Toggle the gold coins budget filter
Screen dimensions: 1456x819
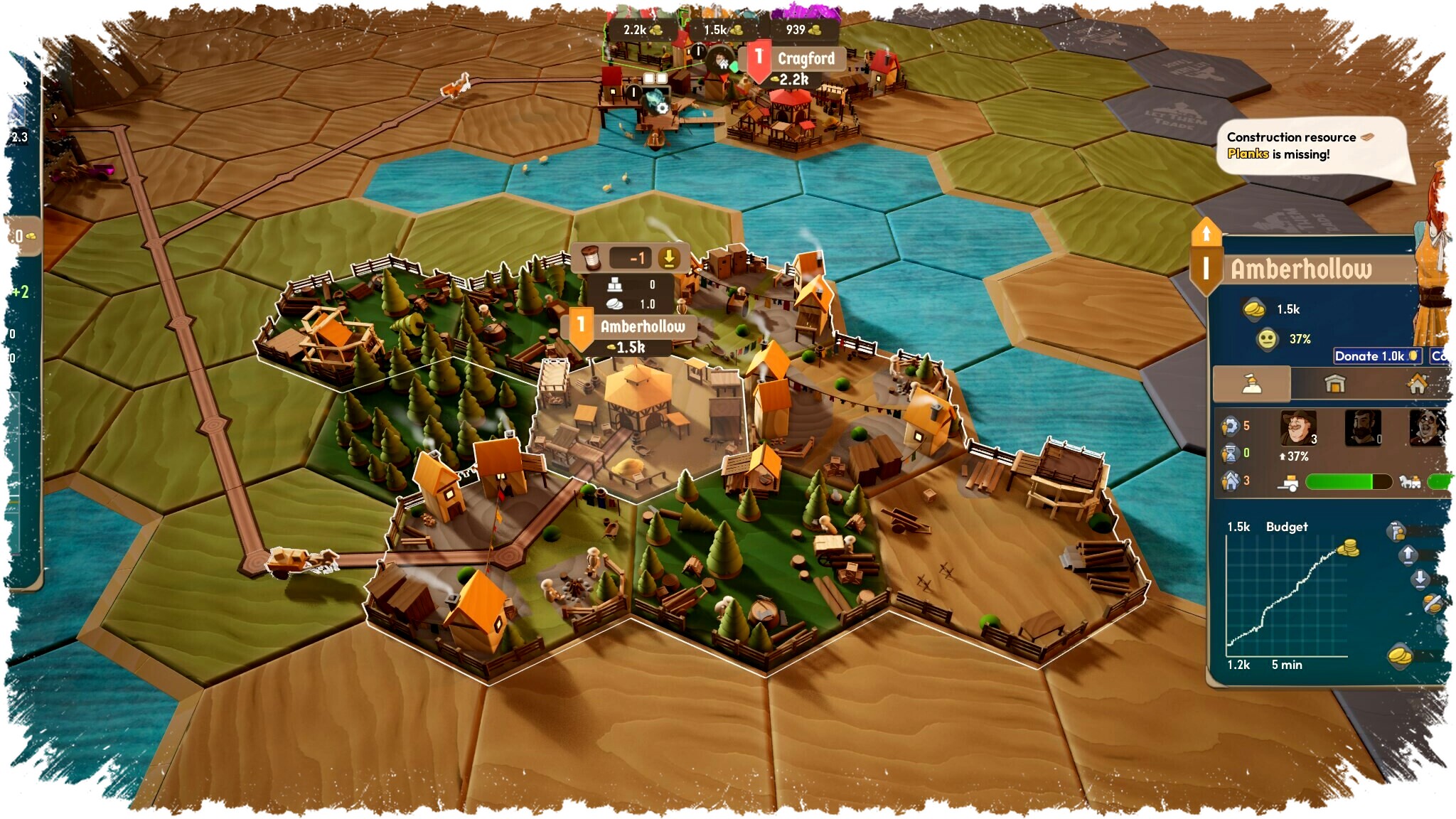tap(1400, 655)
